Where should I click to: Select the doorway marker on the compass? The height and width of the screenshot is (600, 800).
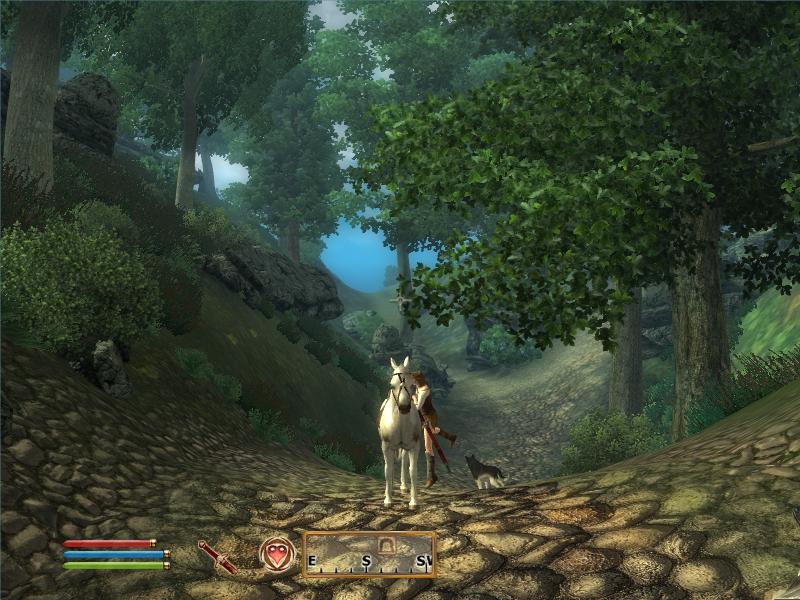385,545
